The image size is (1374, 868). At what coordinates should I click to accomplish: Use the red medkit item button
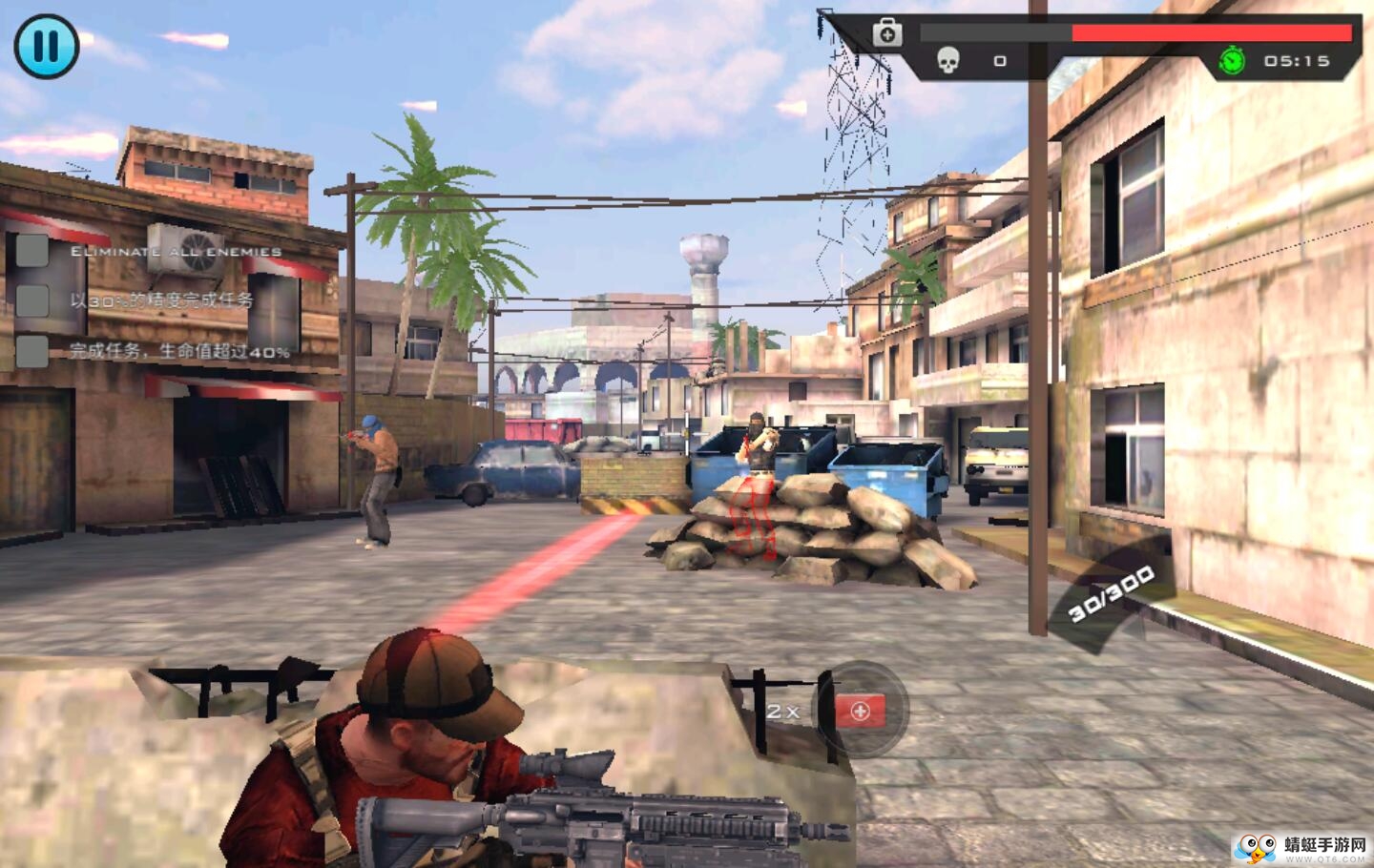(x=860, y=711)
